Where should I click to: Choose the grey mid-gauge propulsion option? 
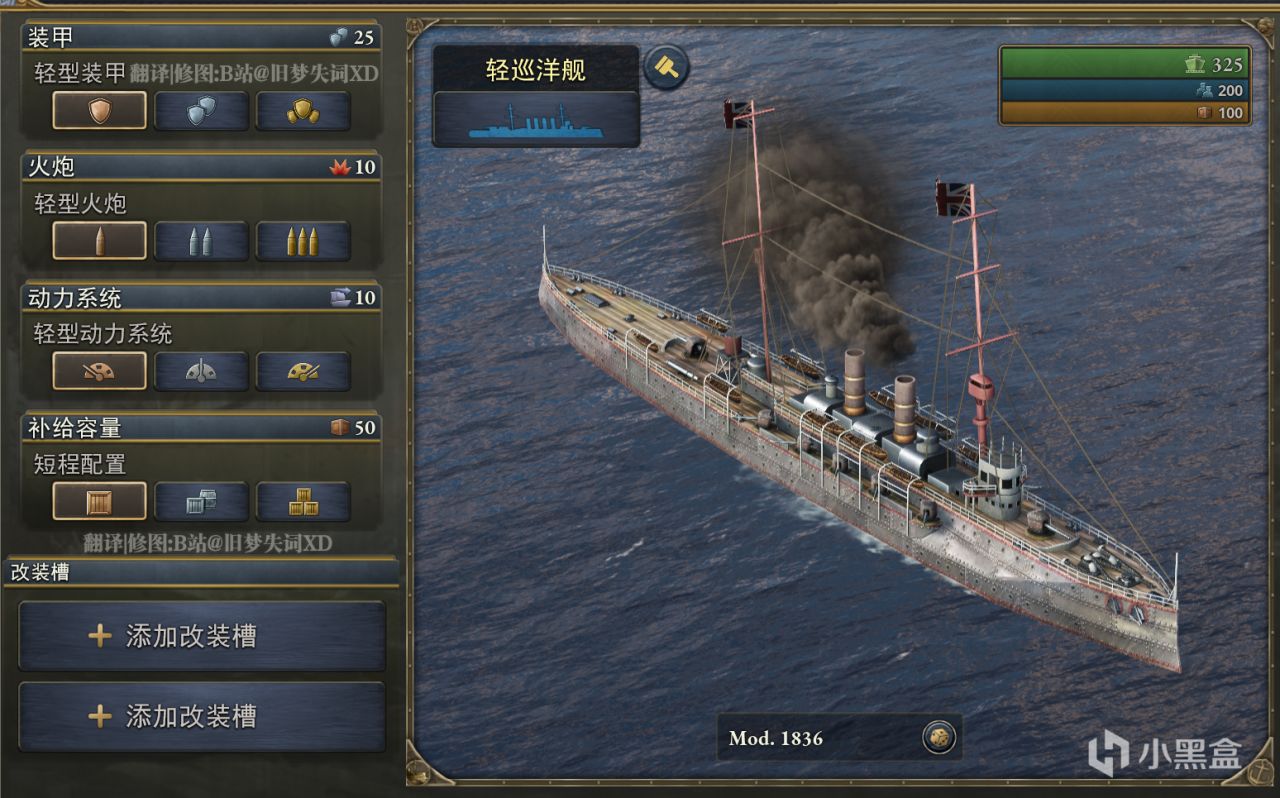point(201,371)
